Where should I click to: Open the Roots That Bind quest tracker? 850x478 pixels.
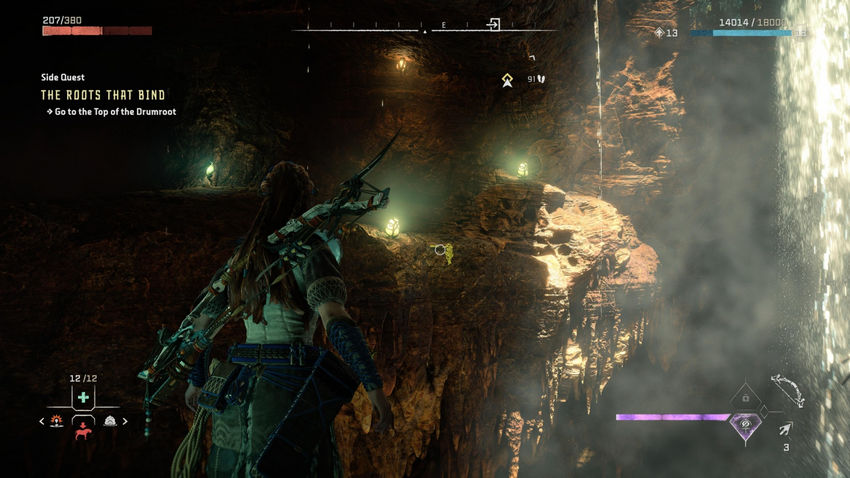(102, 95)
